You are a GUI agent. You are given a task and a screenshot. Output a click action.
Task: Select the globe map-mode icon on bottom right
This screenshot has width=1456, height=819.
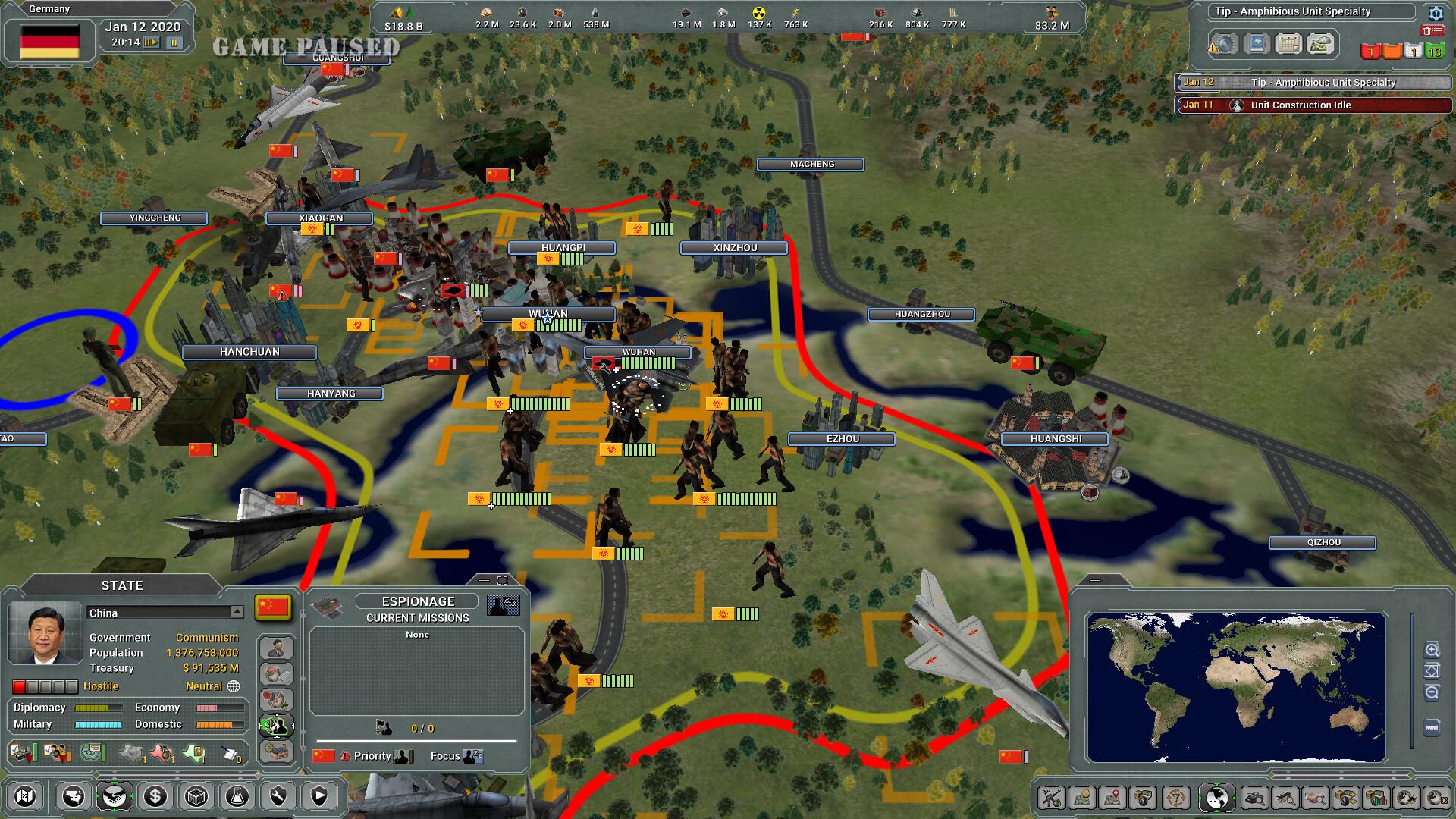pos(1216,797)
